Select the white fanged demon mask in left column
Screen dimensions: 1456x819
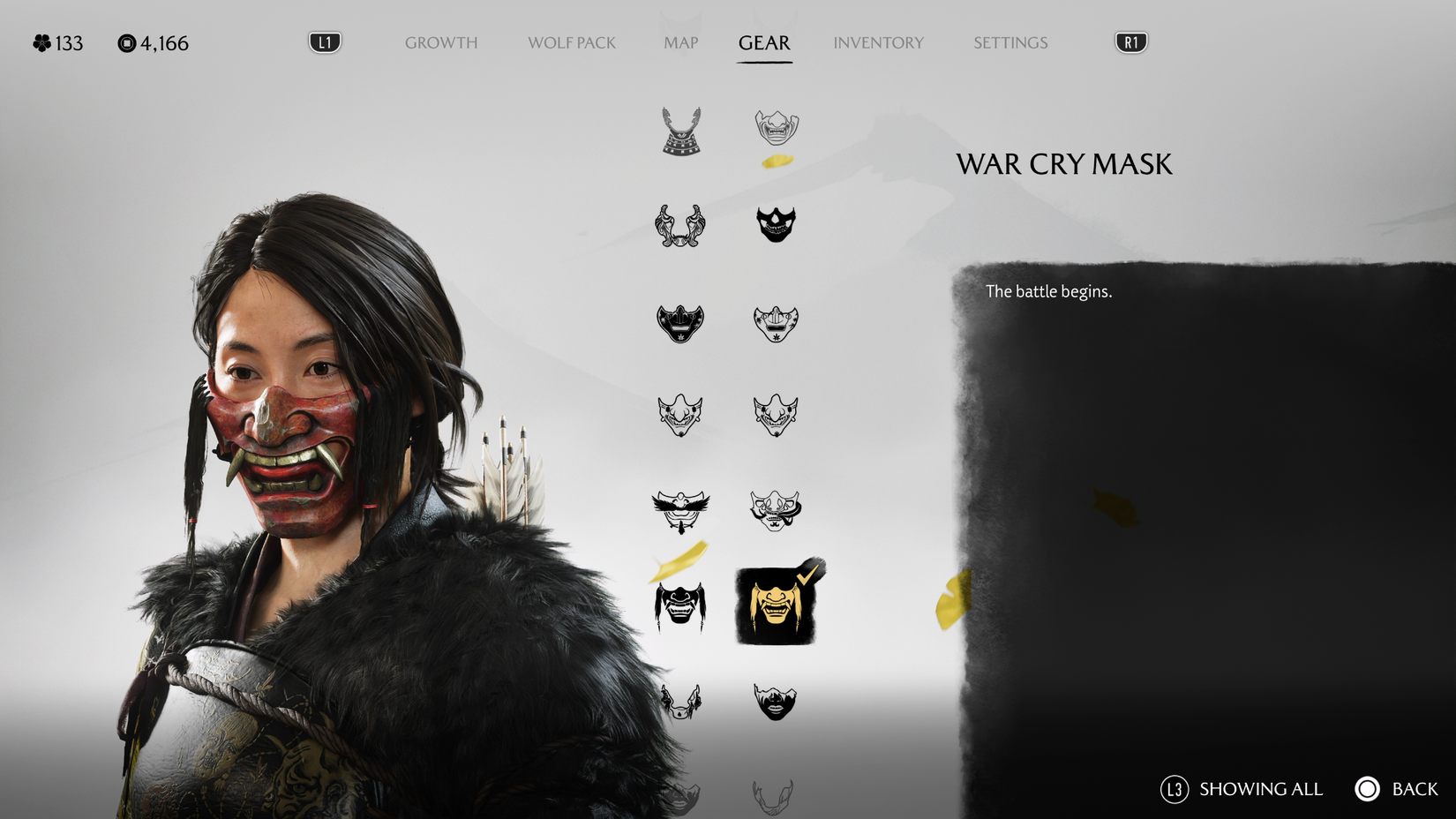(680, 417)
